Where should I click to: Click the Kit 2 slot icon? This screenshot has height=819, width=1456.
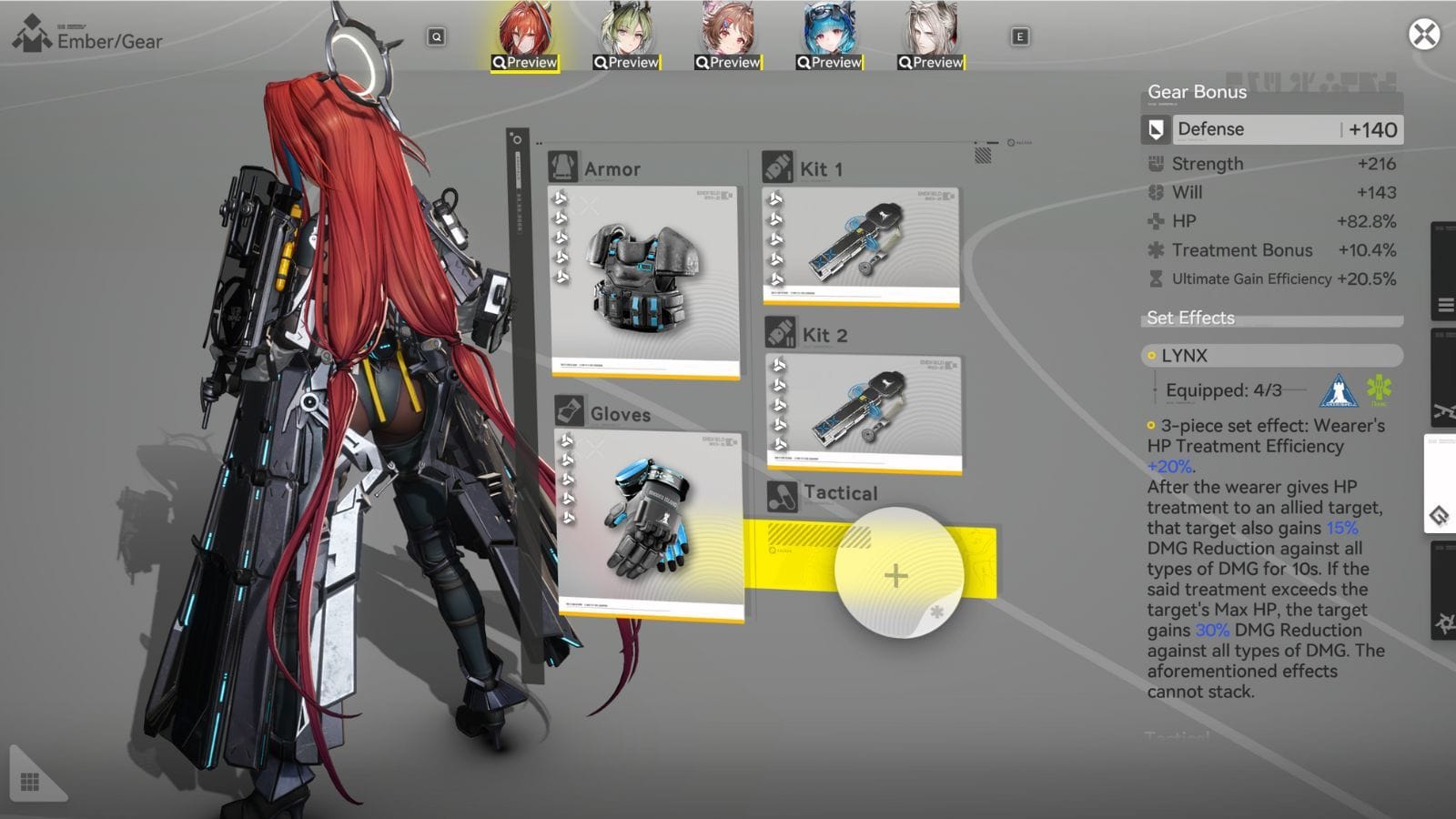coord(779,334)
